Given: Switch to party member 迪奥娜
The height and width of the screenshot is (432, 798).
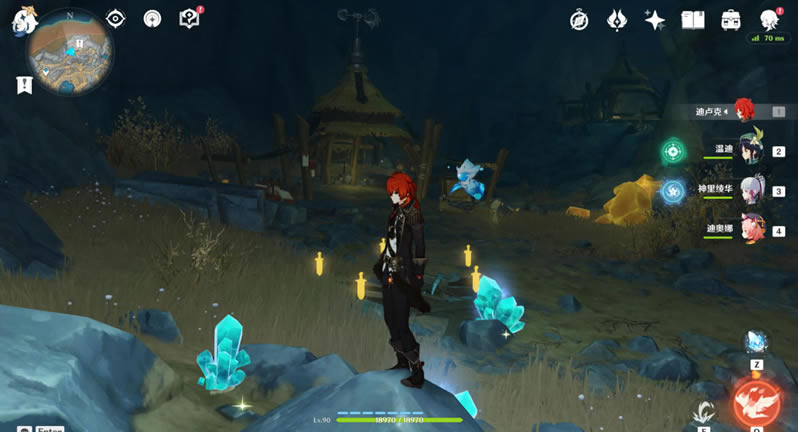Looking at the screenshot, I should [750, 230].
